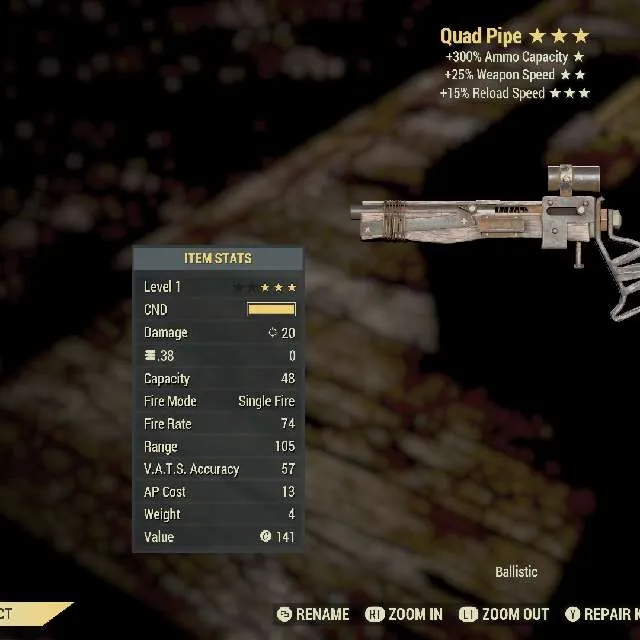Select the Zoom Out action

[503, 614]
